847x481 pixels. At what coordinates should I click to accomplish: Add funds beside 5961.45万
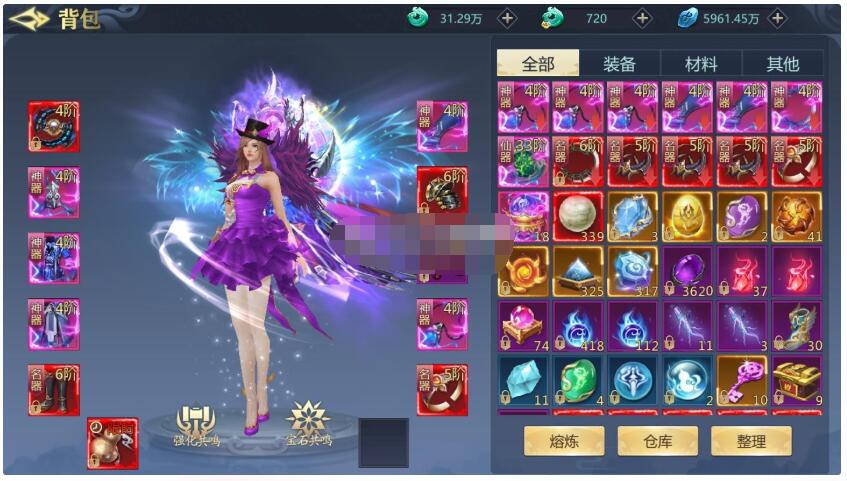[x=777, y=18]
